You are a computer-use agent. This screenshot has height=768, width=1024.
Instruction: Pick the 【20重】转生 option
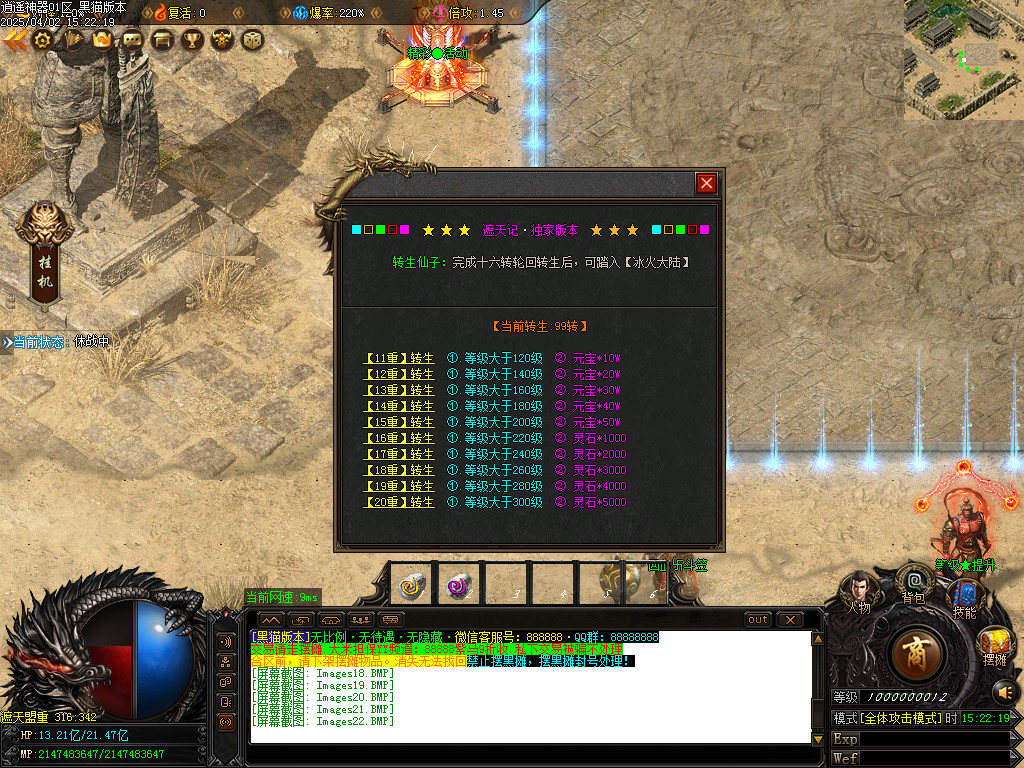[399, 502]
